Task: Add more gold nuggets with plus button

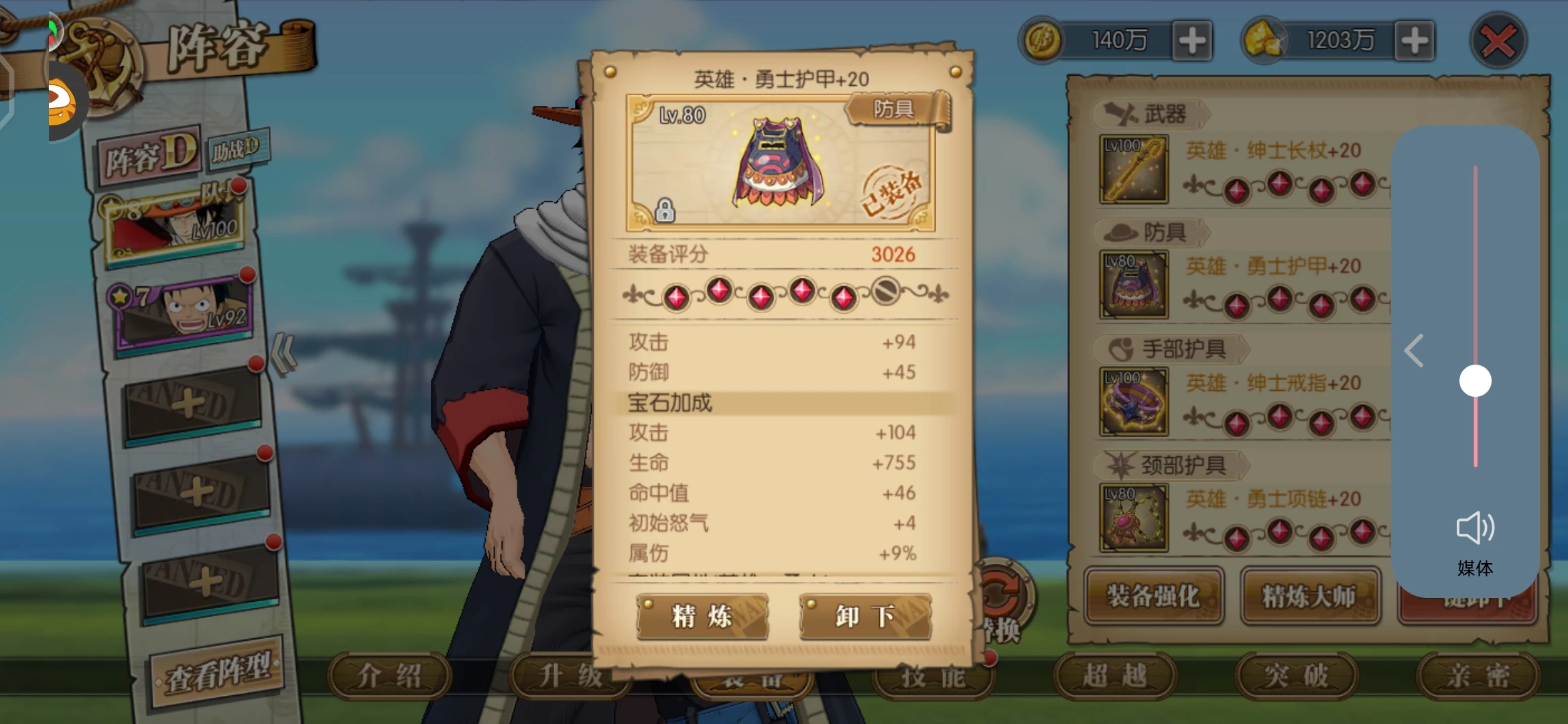Action: (x=1414, y=41)
